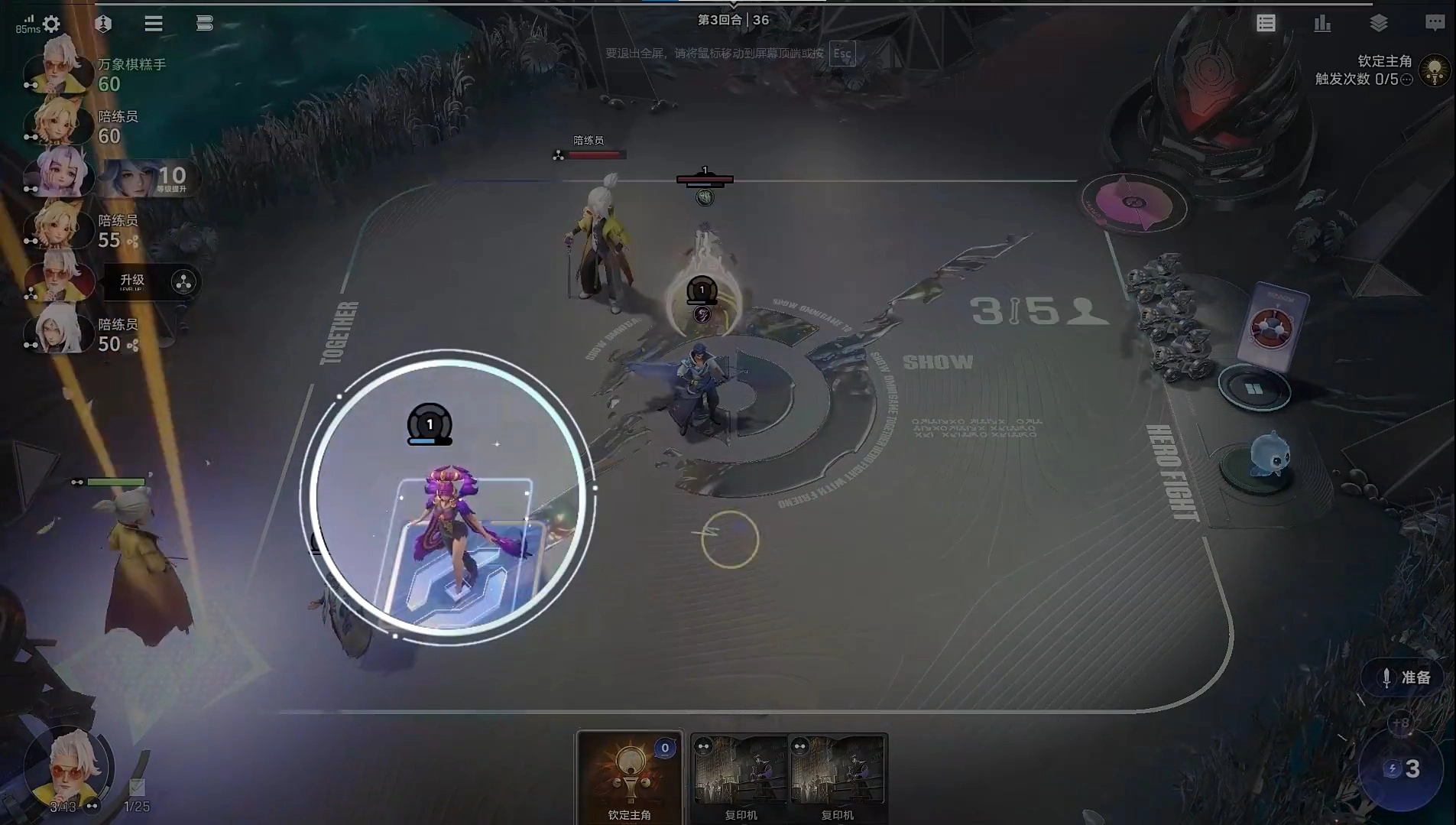1456x825 pixels.
Task: Open the three-line hamburger menu
Action: [x=154, y=24]
